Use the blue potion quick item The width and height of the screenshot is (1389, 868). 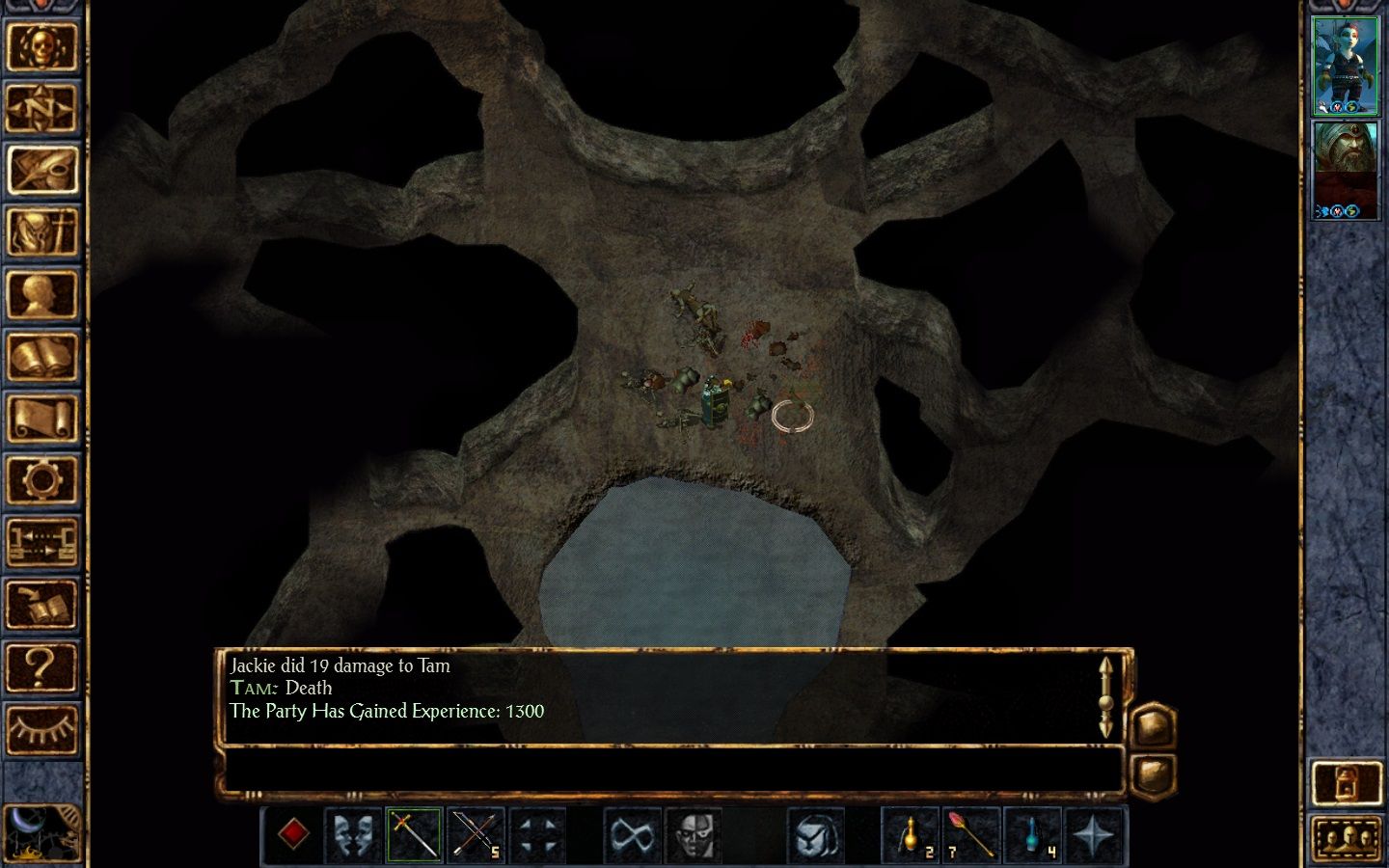tap(1033, 834)
